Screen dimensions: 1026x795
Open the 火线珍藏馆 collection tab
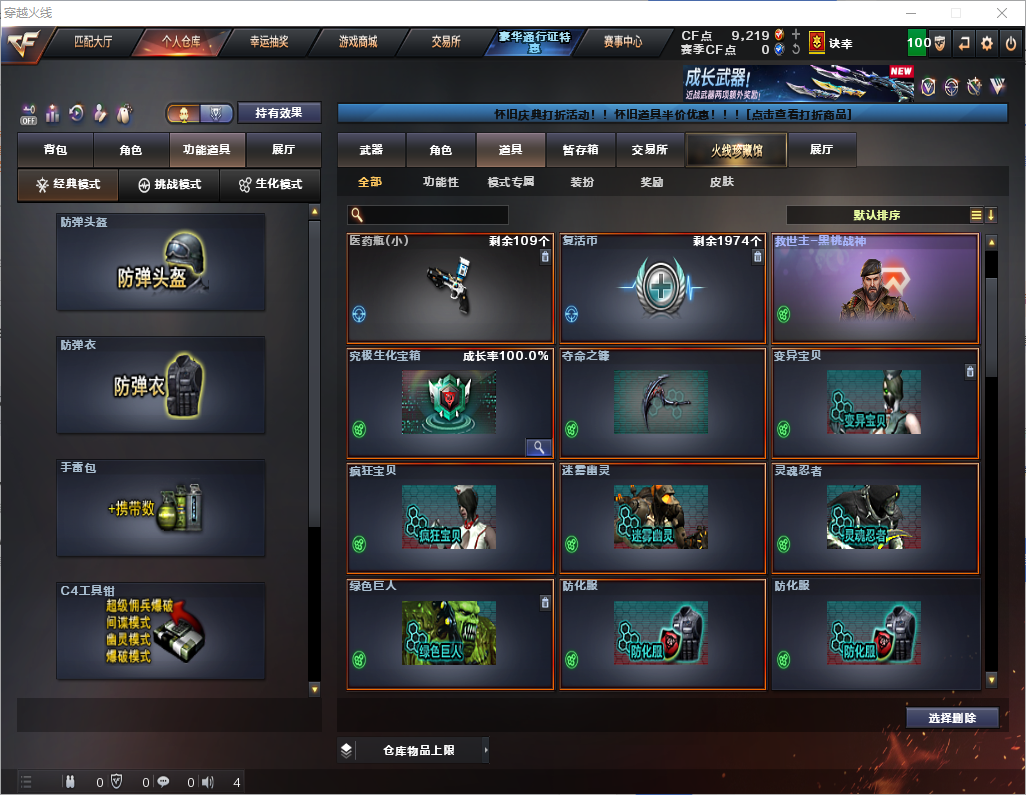tap(735, 150)
